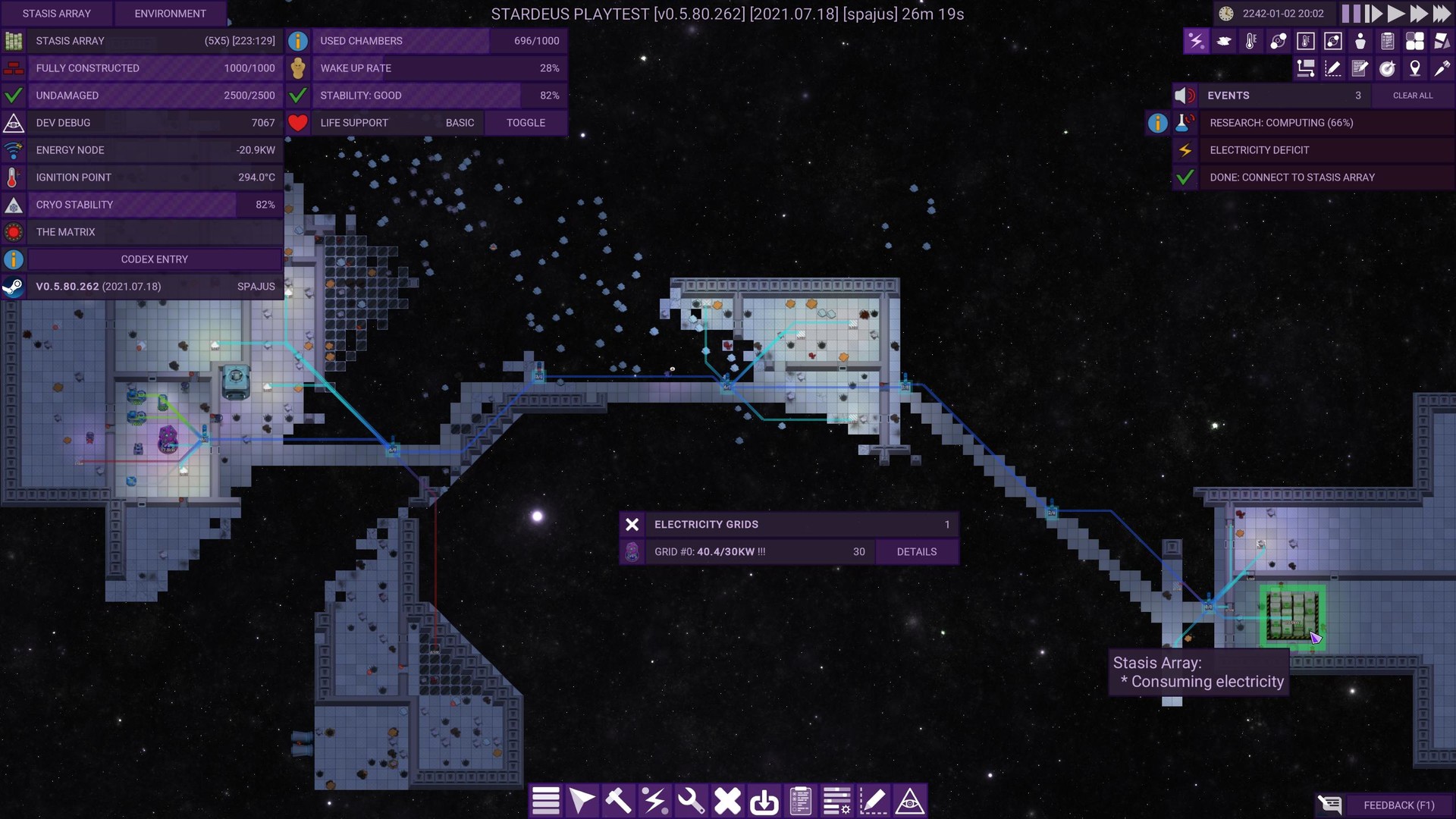The height and width of the screenshot is (819, 1456).
Task: Open the hammer build tool
Action: [x=618, y=801]
